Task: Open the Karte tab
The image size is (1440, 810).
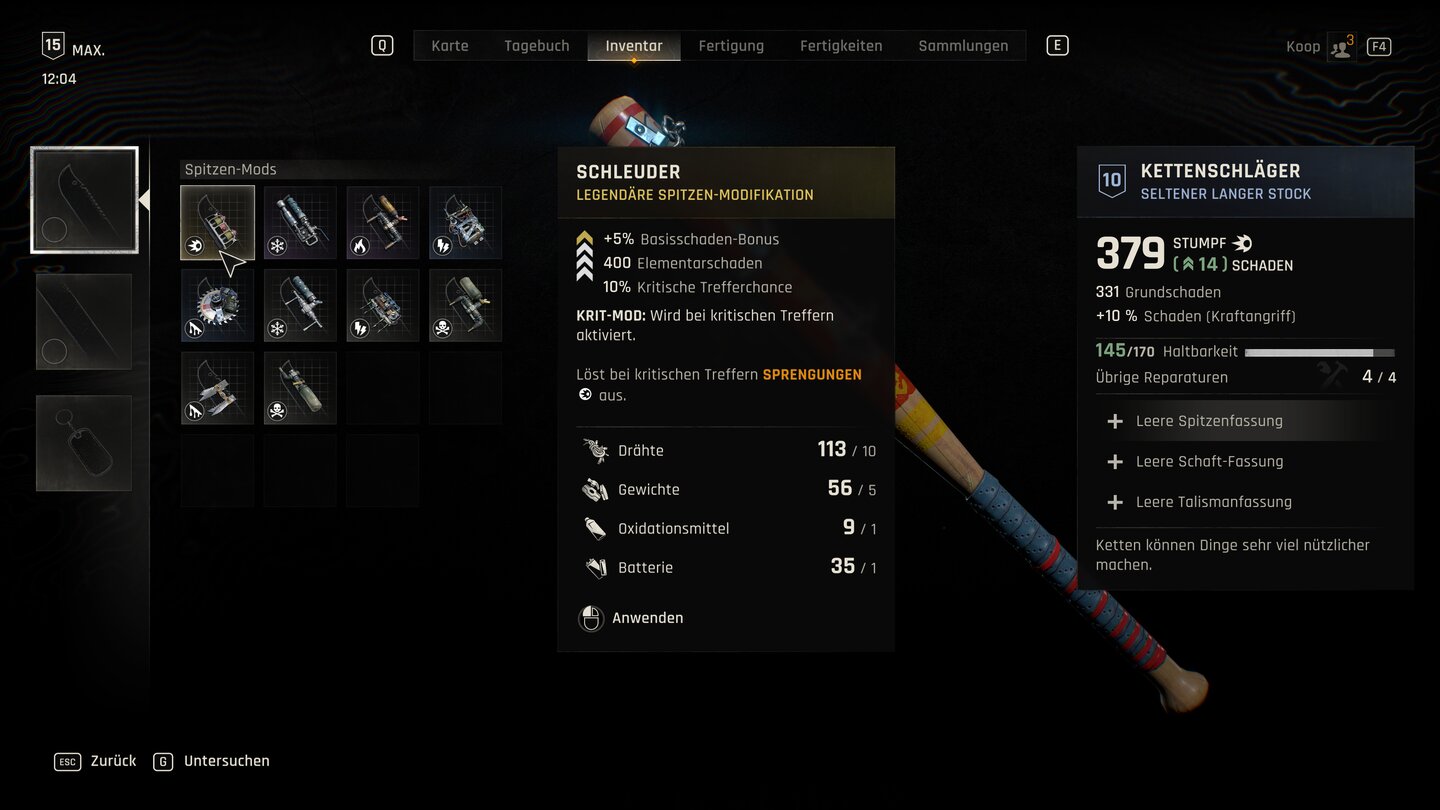Action: [449, 46]
